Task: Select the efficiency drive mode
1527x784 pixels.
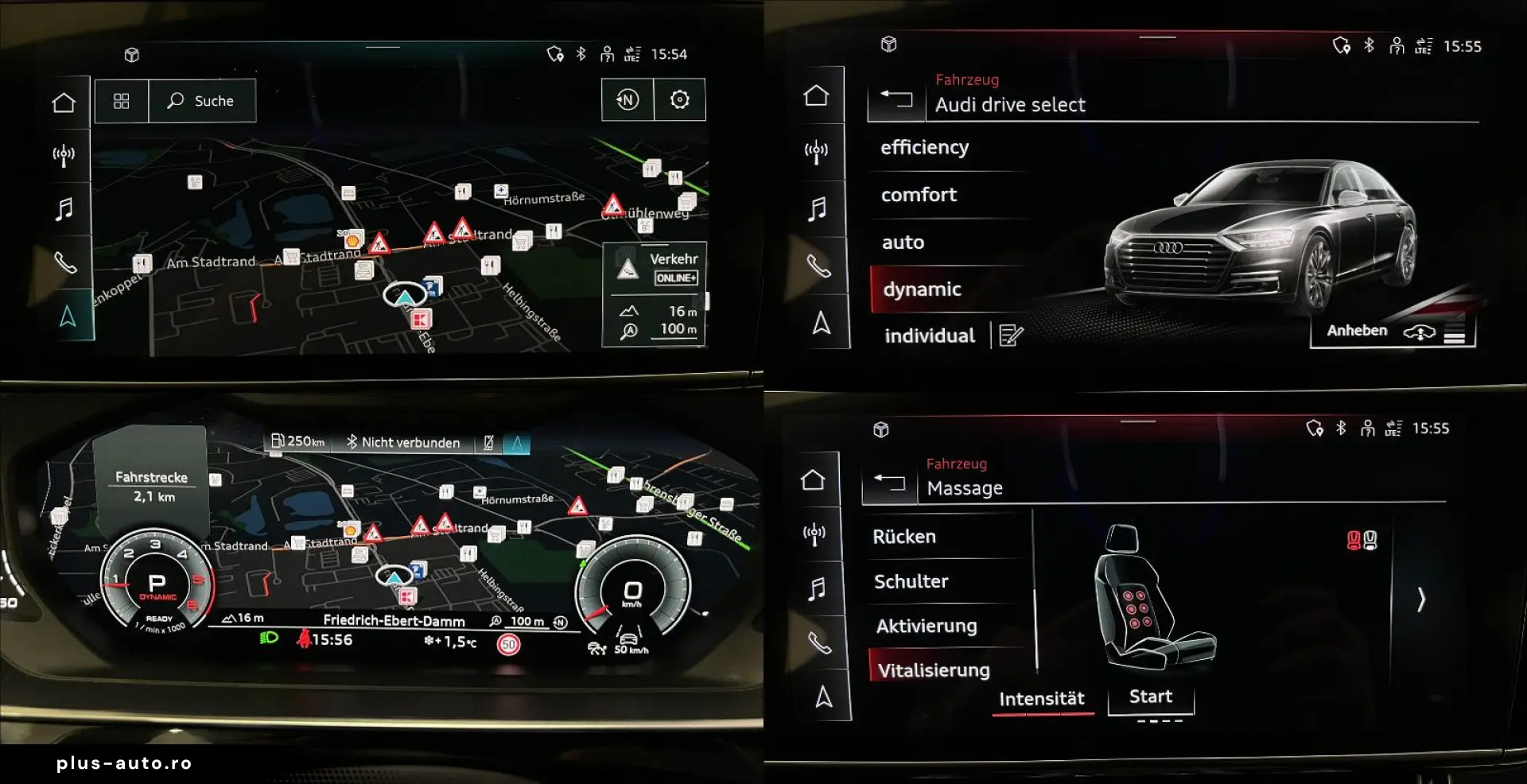Action: (925, 146)
